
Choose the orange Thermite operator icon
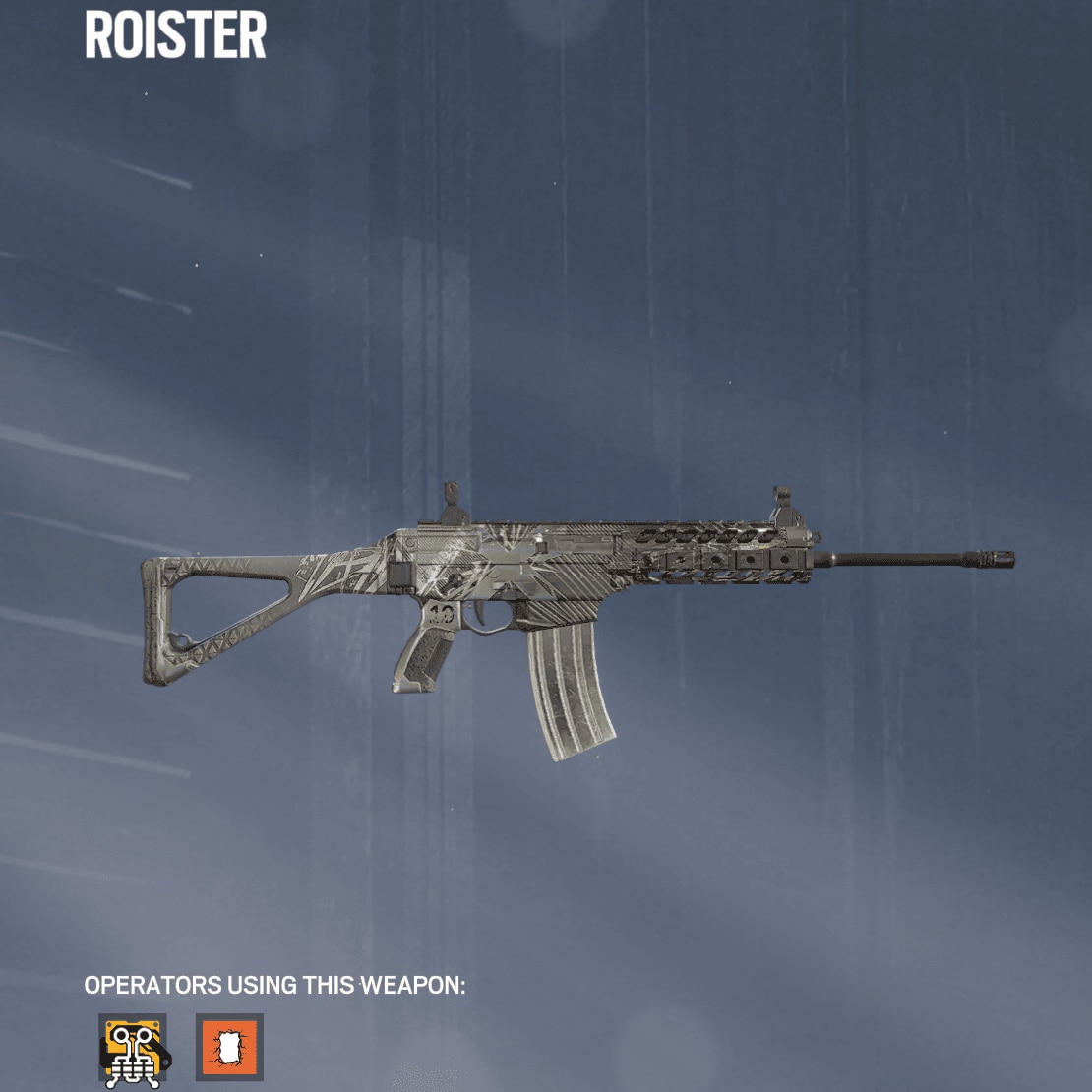pos(229,1048)
